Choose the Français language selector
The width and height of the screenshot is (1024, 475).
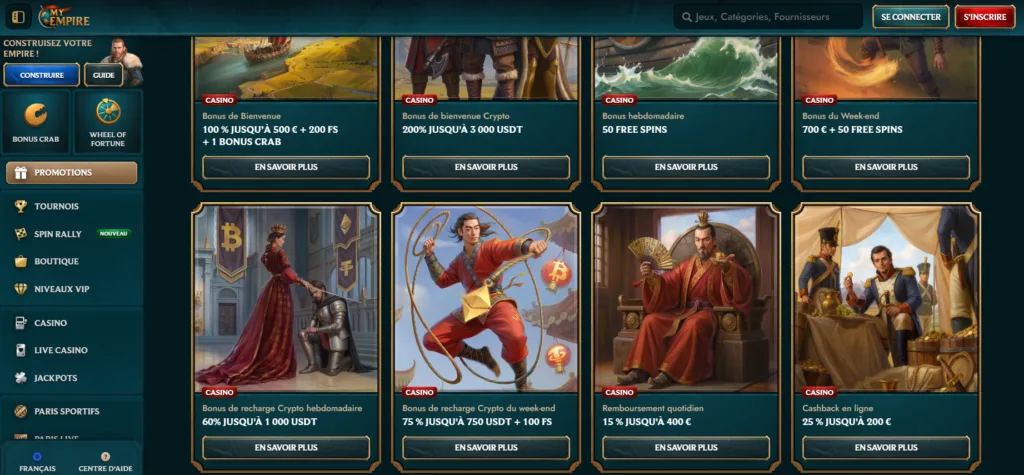pyautogui.click(x=37, y=462)
